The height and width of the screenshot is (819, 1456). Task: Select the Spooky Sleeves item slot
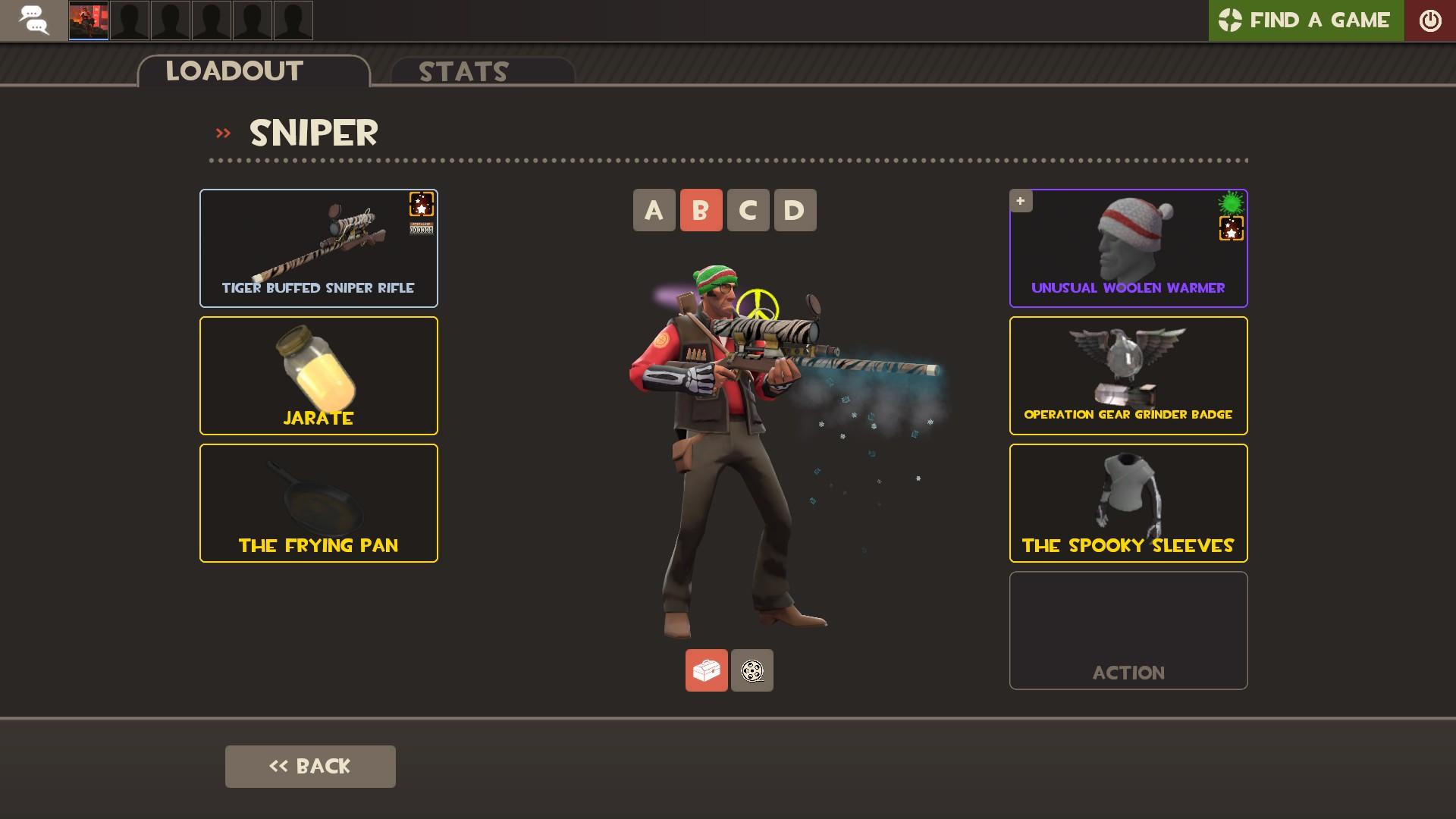[x=1128, y=502]
